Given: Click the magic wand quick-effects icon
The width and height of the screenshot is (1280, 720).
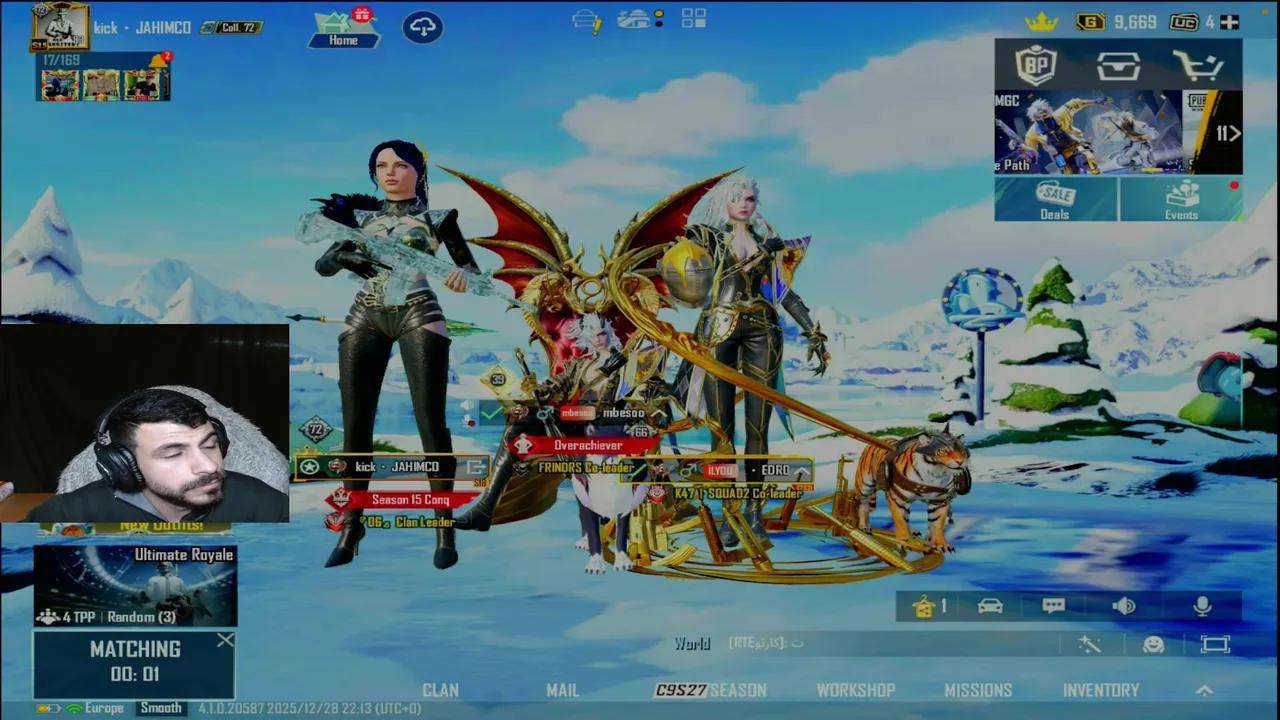Looking at the screenshot, I should point(1091,645).
